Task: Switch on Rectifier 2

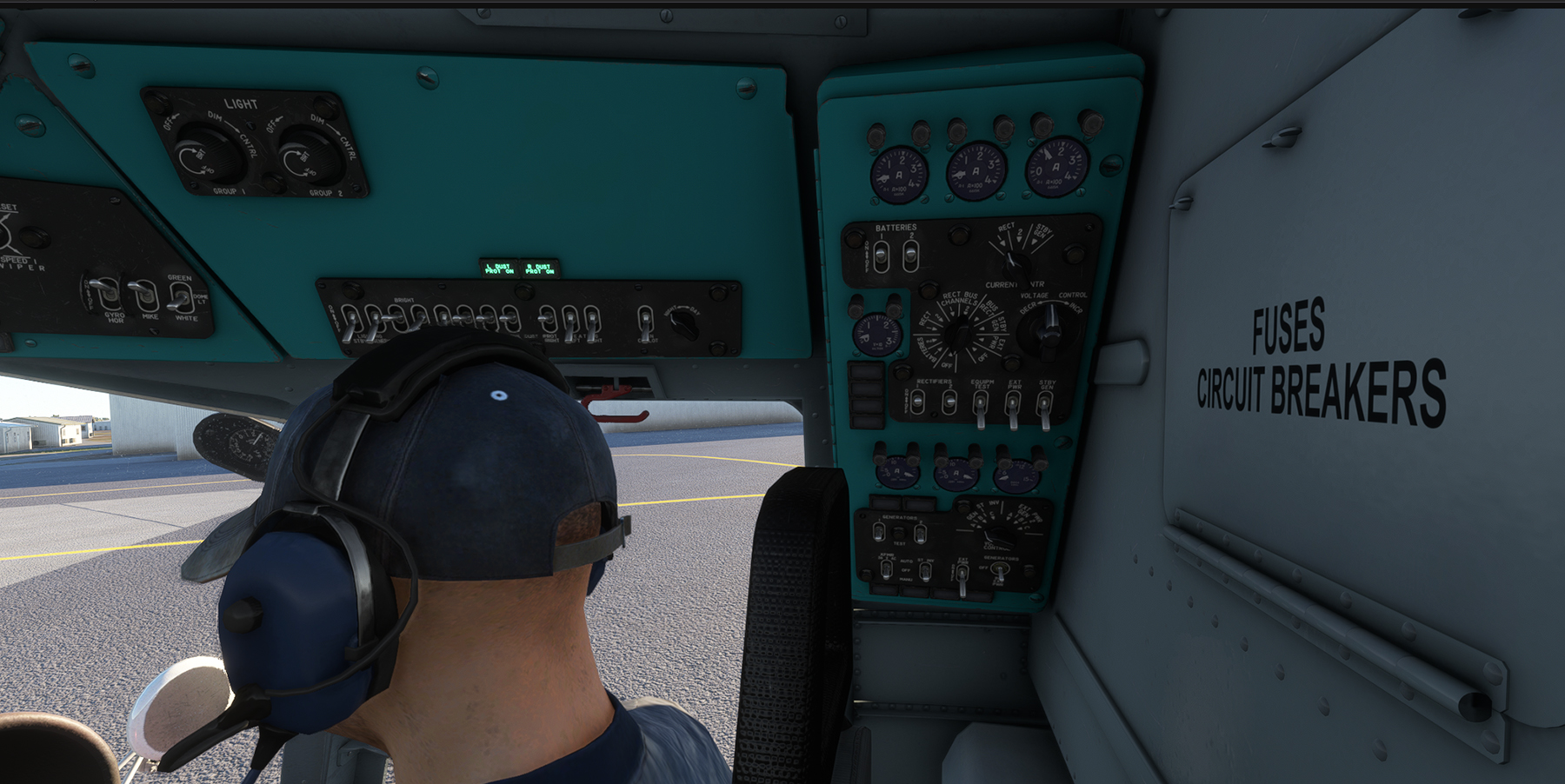Action: click(949, 402)
